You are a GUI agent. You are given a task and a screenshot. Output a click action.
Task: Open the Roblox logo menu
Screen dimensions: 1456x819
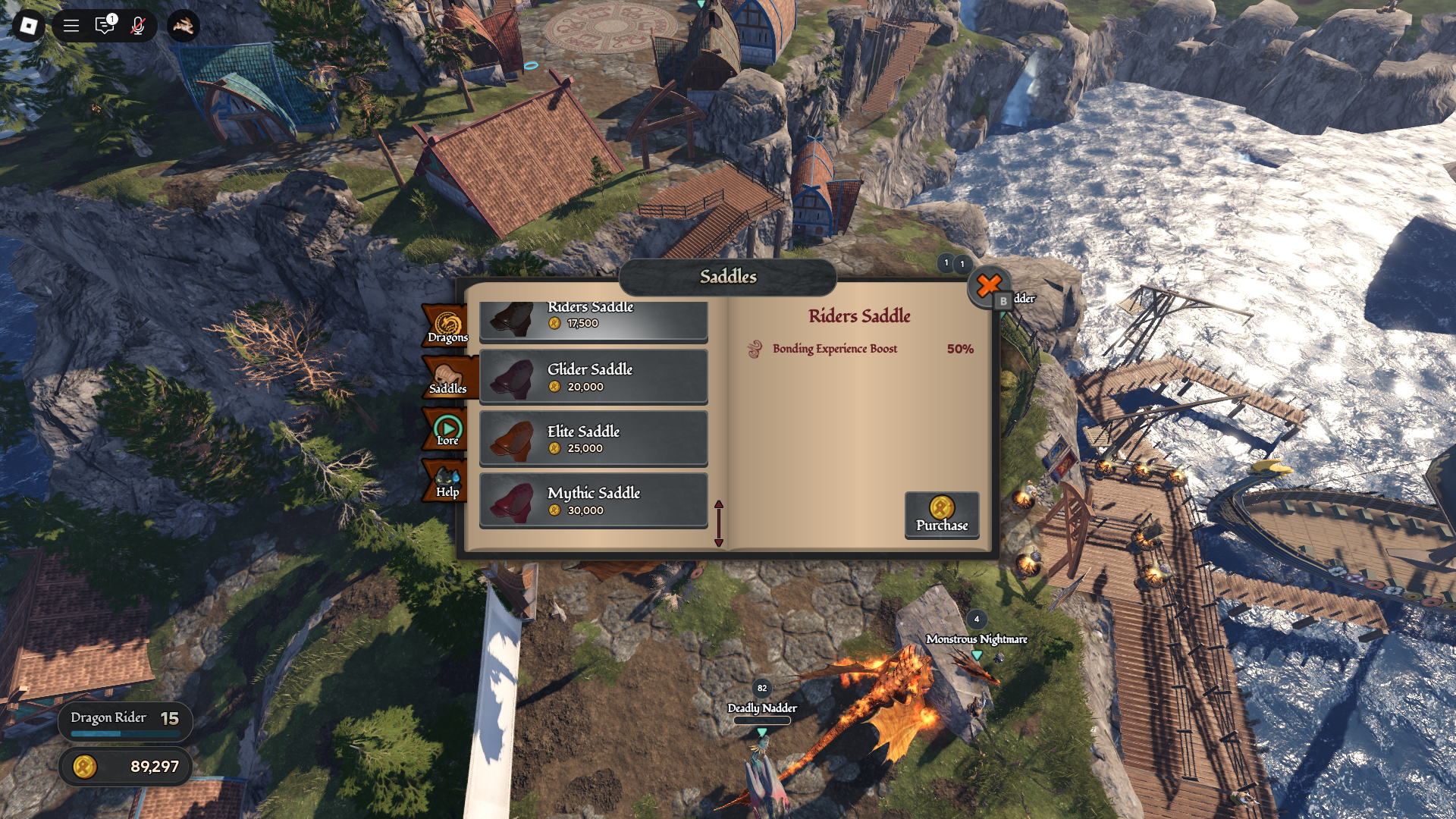tap(28, 27)
